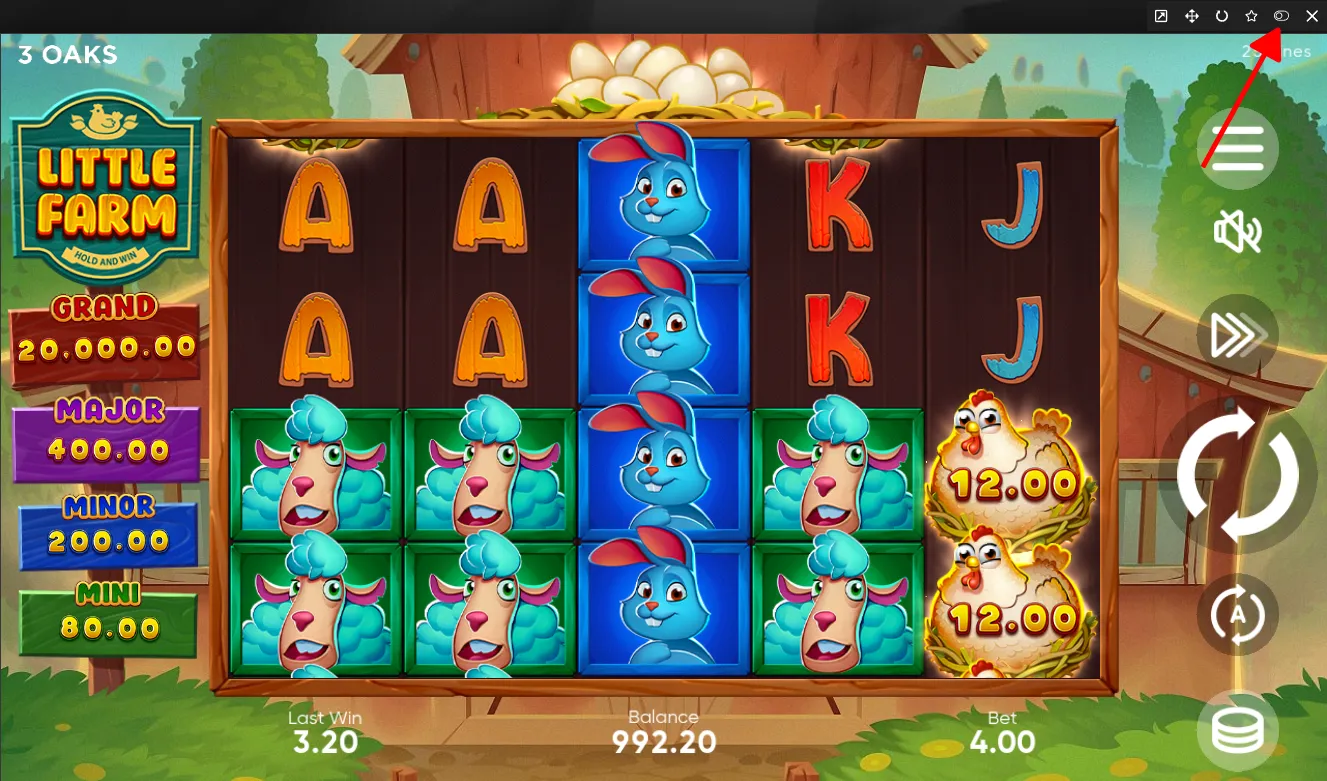Click the four-arrow move icon in top bar
This screenshot has width=1327, height=781.
pos(1191,16)
